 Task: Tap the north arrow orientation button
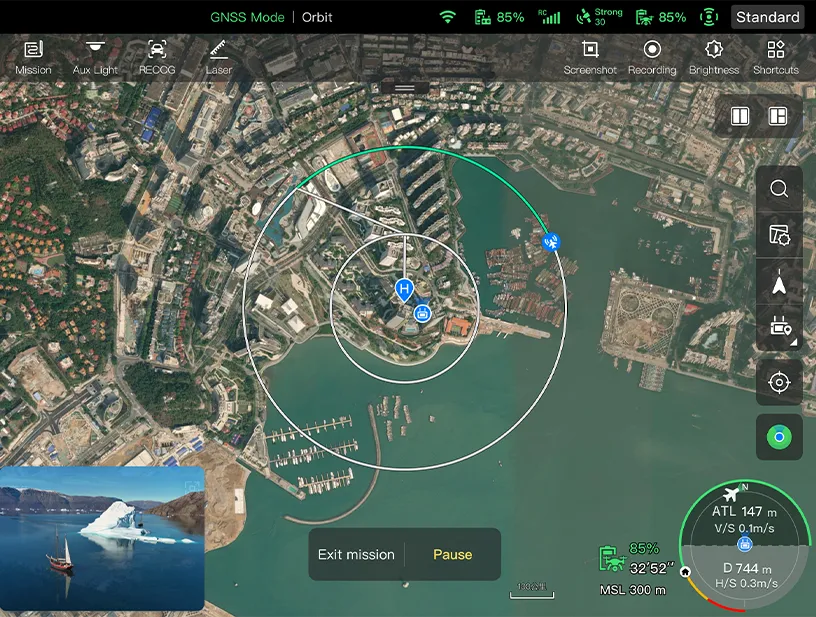(x=779, y=286)
